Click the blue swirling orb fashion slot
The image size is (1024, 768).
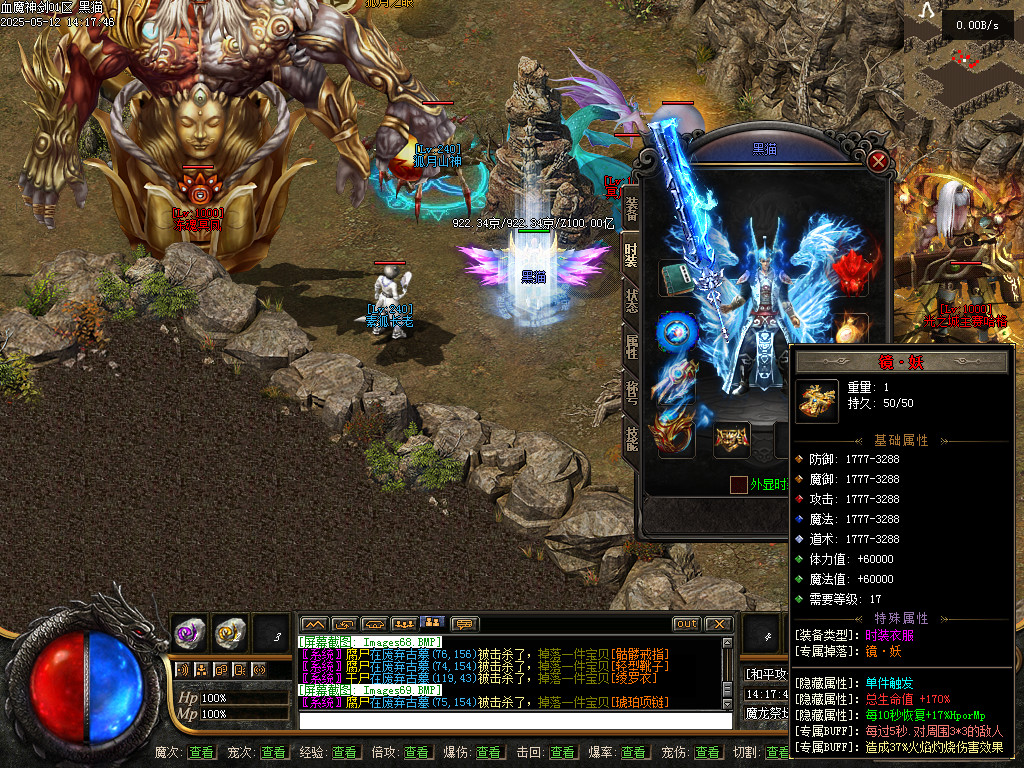pyautogui.click(x=674, y=331)
